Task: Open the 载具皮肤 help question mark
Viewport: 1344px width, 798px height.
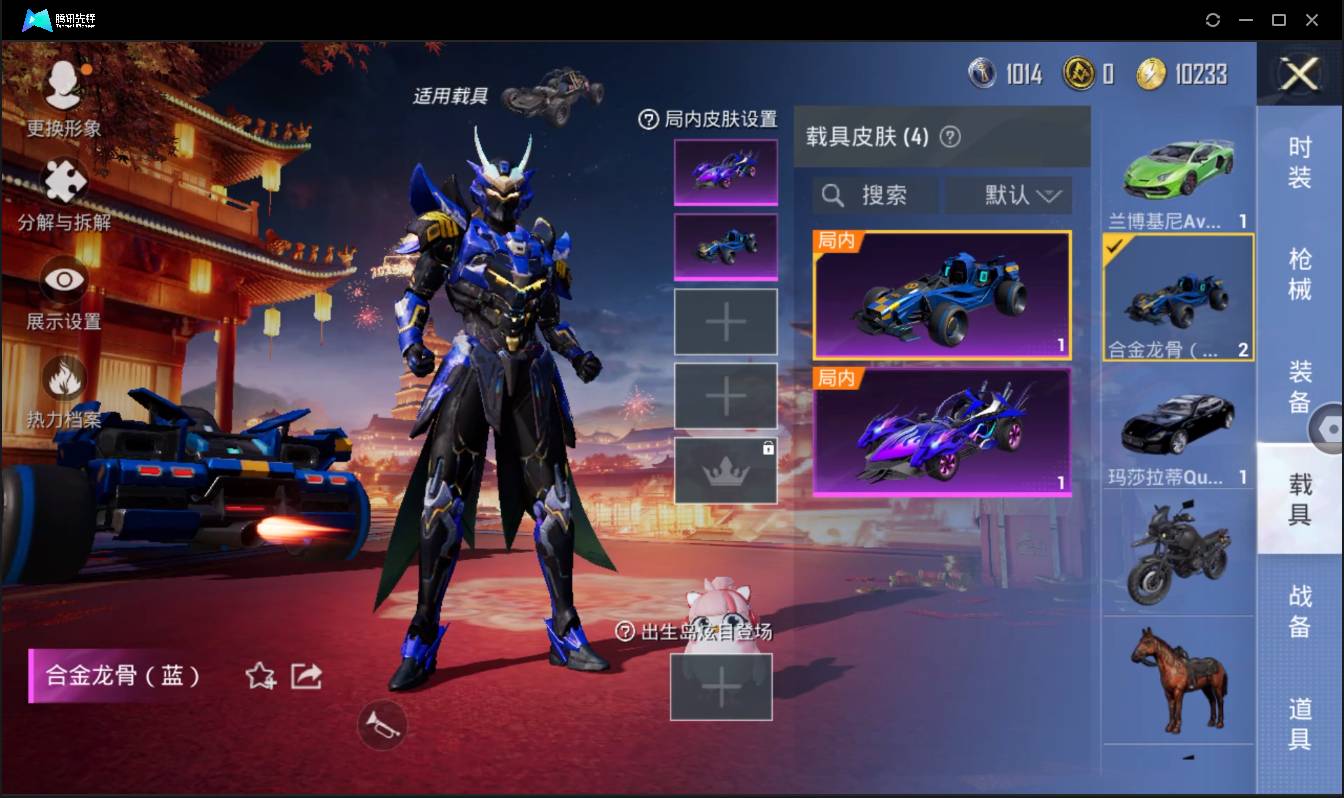Action: [951, 137]
